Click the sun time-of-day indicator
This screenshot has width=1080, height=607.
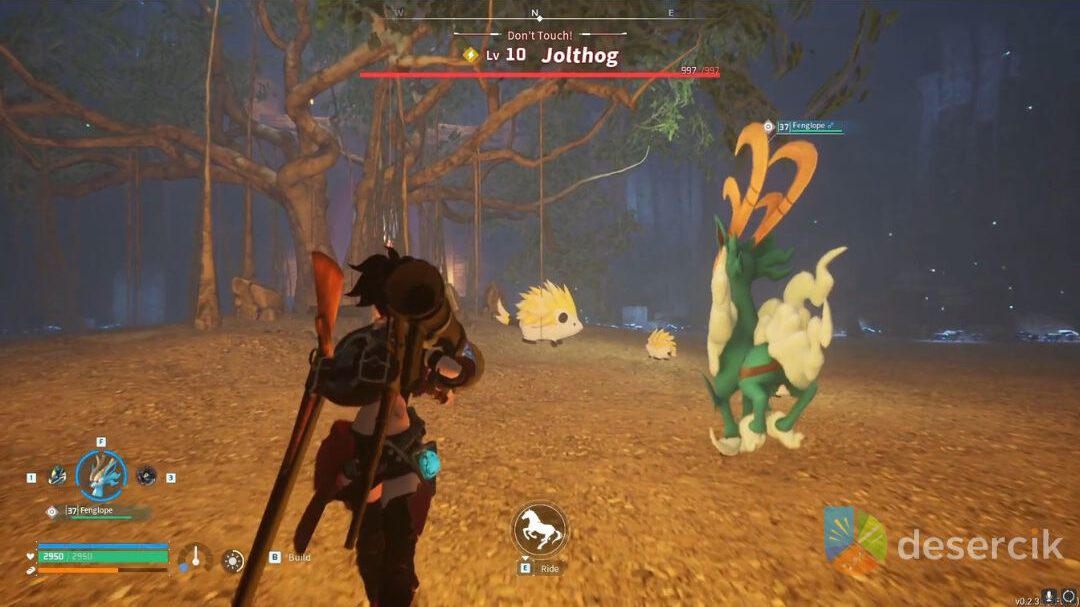pos(233,560)
